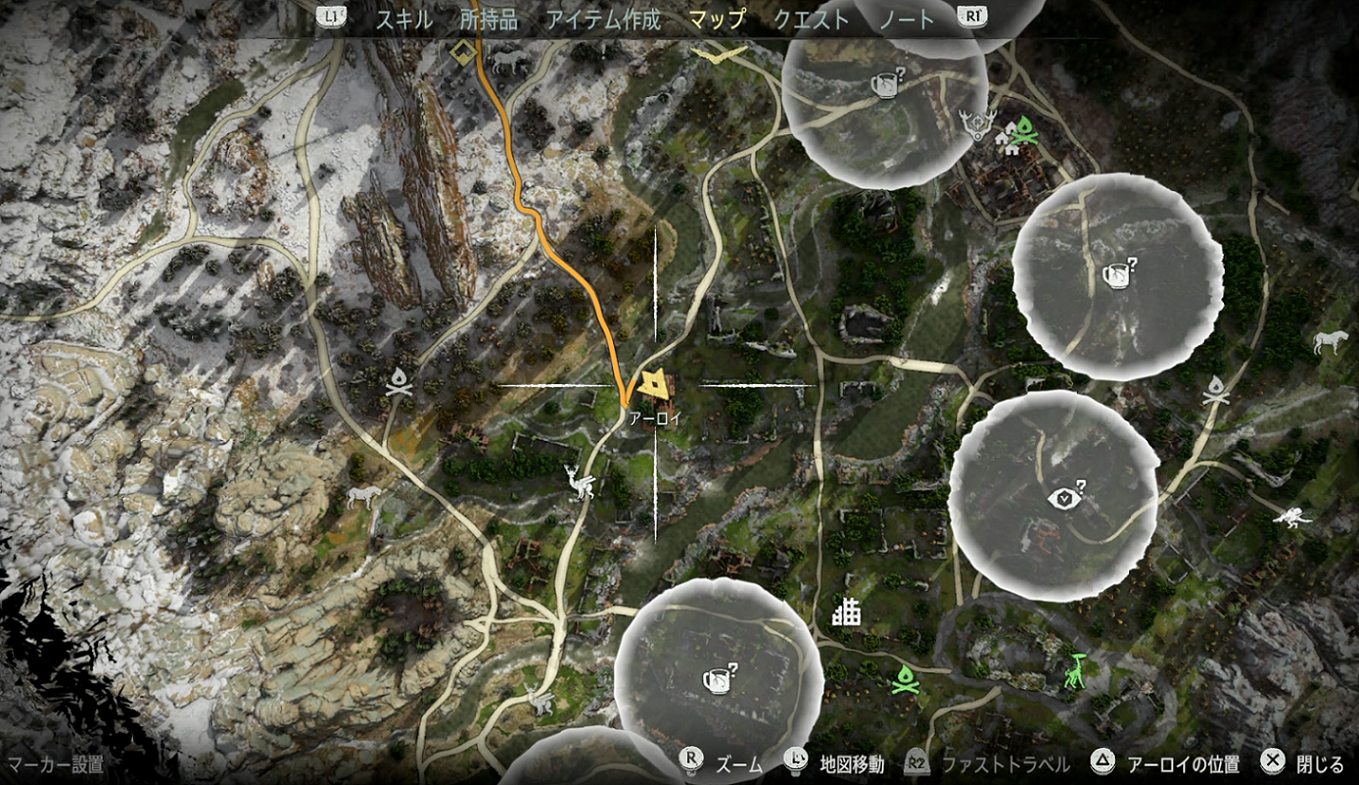
Task: Switch to the スキル tab
Action: point(403,19)
